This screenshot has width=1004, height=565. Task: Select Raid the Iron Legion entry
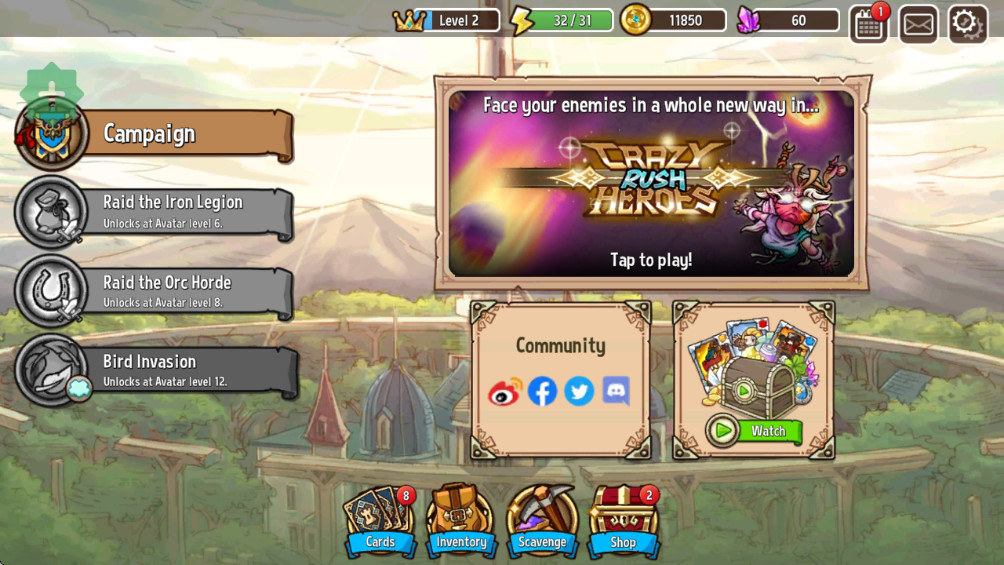(x=160, y=211)
